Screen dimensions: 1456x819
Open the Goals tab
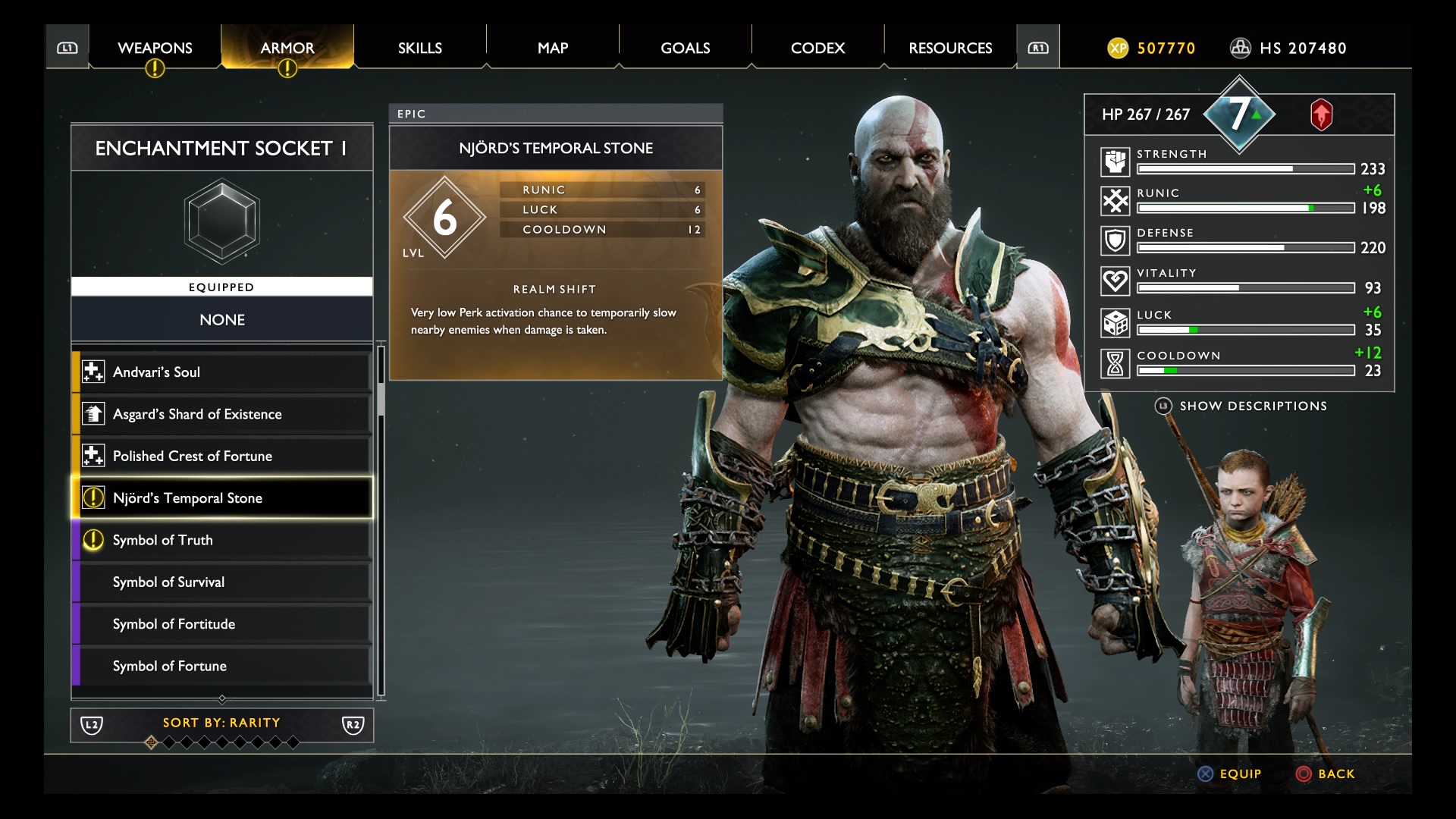pyautogui.click(x=685, y=48)
